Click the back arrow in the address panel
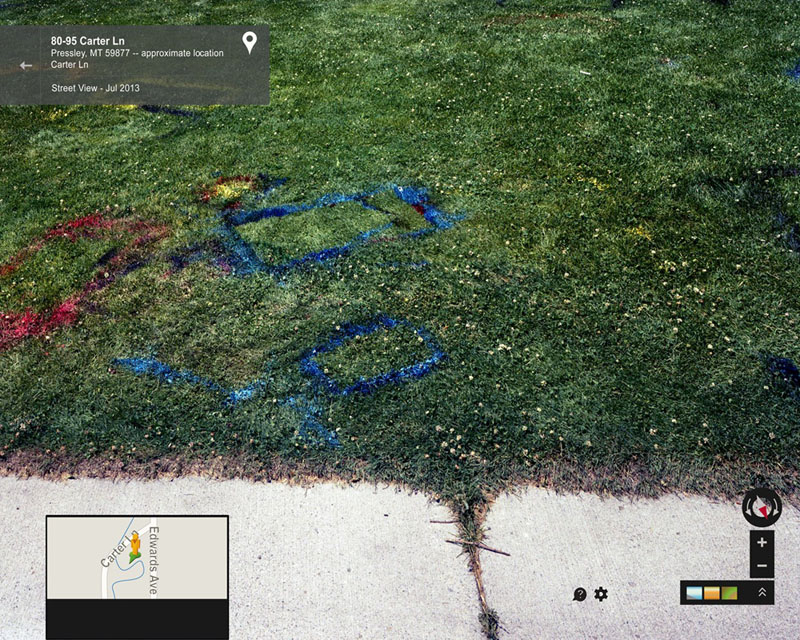This screenshot has height=640, width=800. [x=26, y=66]
